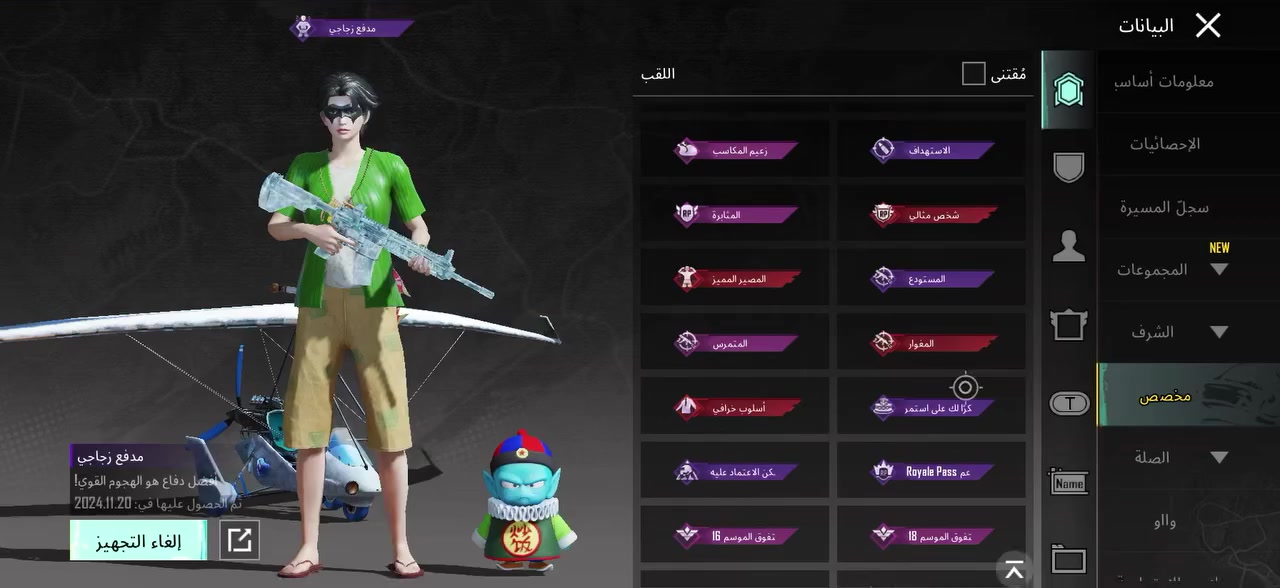Open the الإحصائيات statistics section
Image resolution: width=1280 pixels, height=588 pixels.
pyautogui.click(x=1165, y=144)
